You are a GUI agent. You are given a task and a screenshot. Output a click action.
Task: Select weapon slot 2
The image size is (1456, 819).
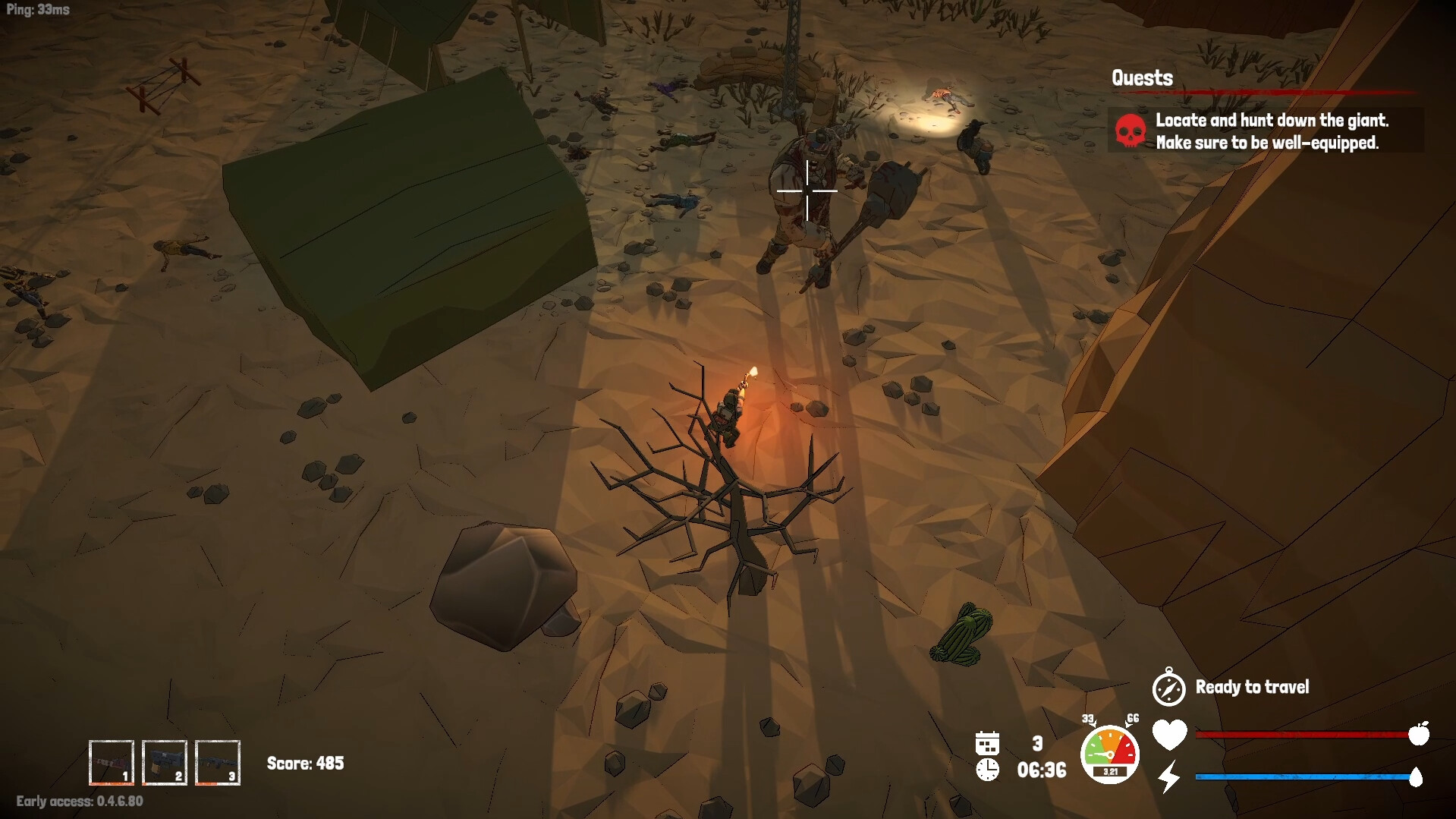click(166, 764)
